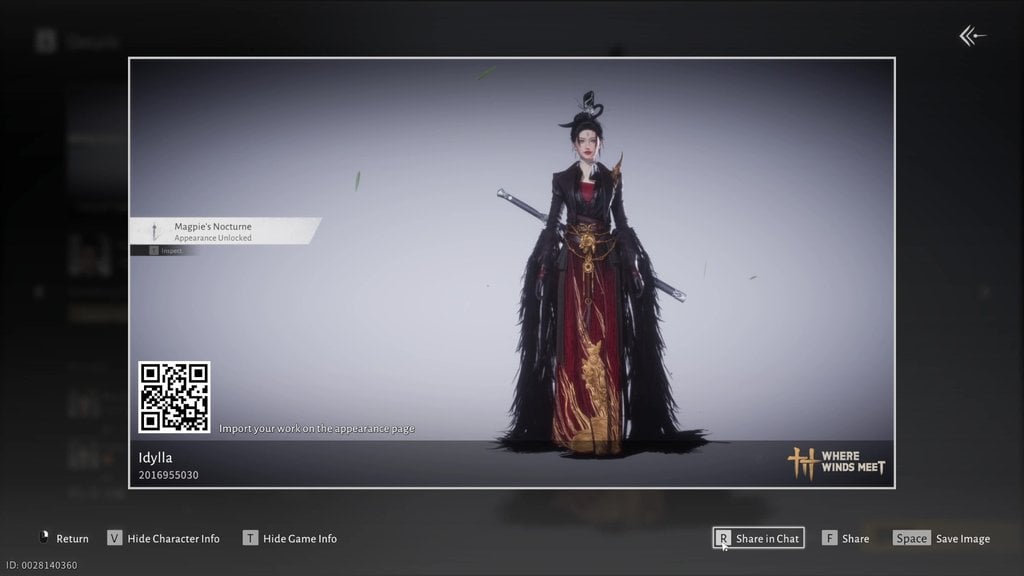The height and width of the screenshot is (576, 1024).
Task: Click the back arrow in the top corner
Action: (x=971, y=37)
